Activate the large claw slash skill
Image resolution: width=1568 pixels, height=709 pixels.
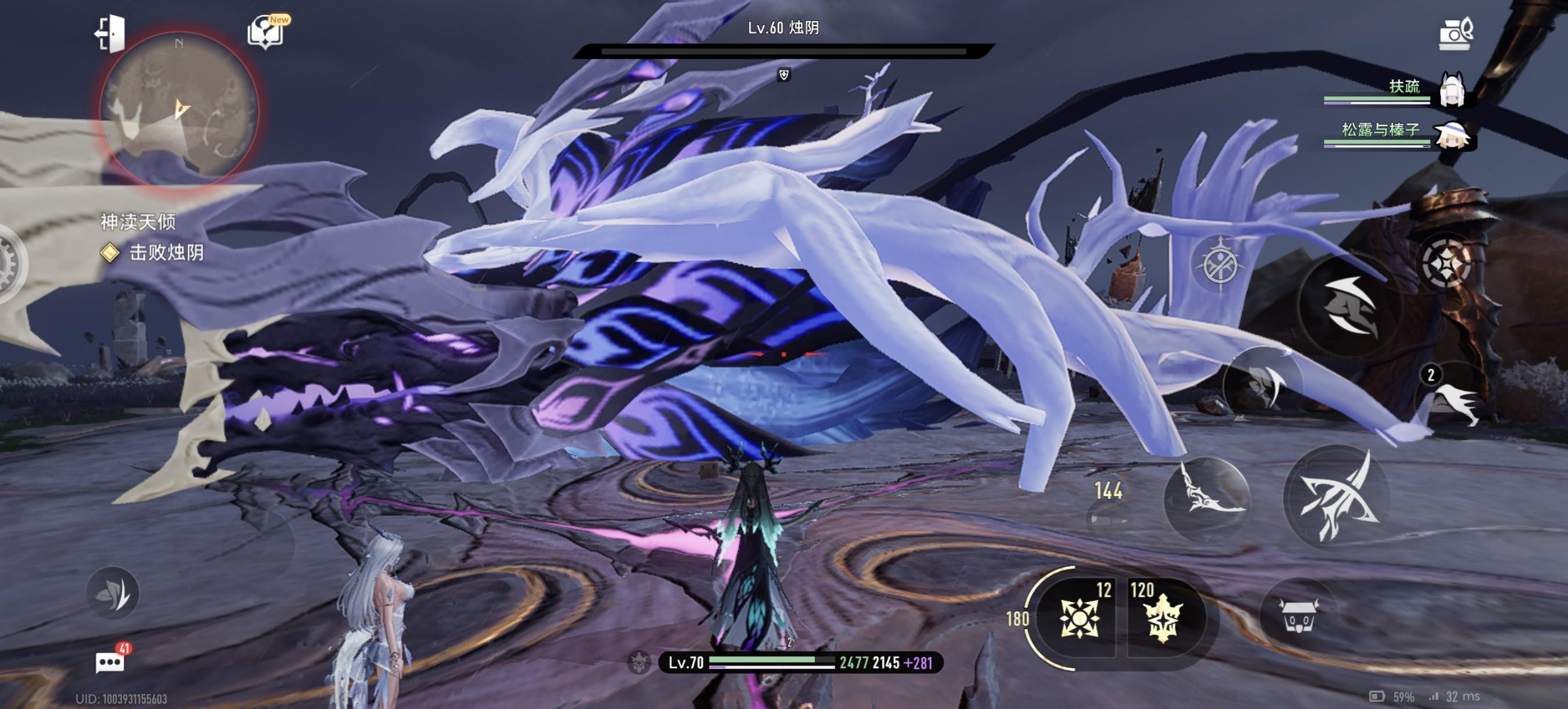coord(1350,305)
